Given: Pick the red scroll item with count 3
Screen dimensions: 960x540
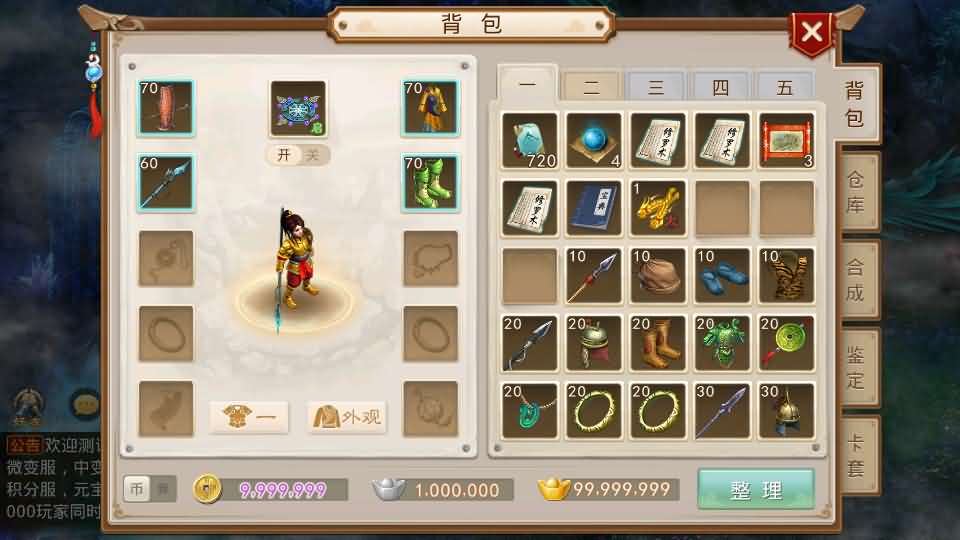Looking at the screenshot, I should (787, 140).
